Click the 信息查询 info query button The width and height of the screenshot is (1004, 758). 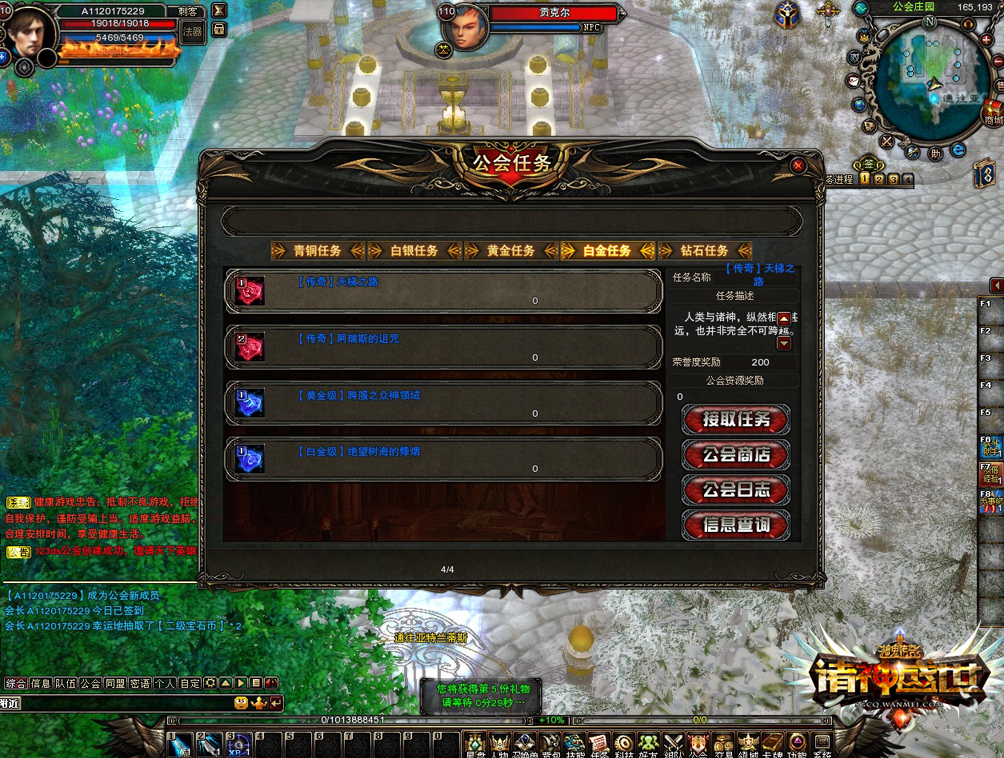(736, 525)
